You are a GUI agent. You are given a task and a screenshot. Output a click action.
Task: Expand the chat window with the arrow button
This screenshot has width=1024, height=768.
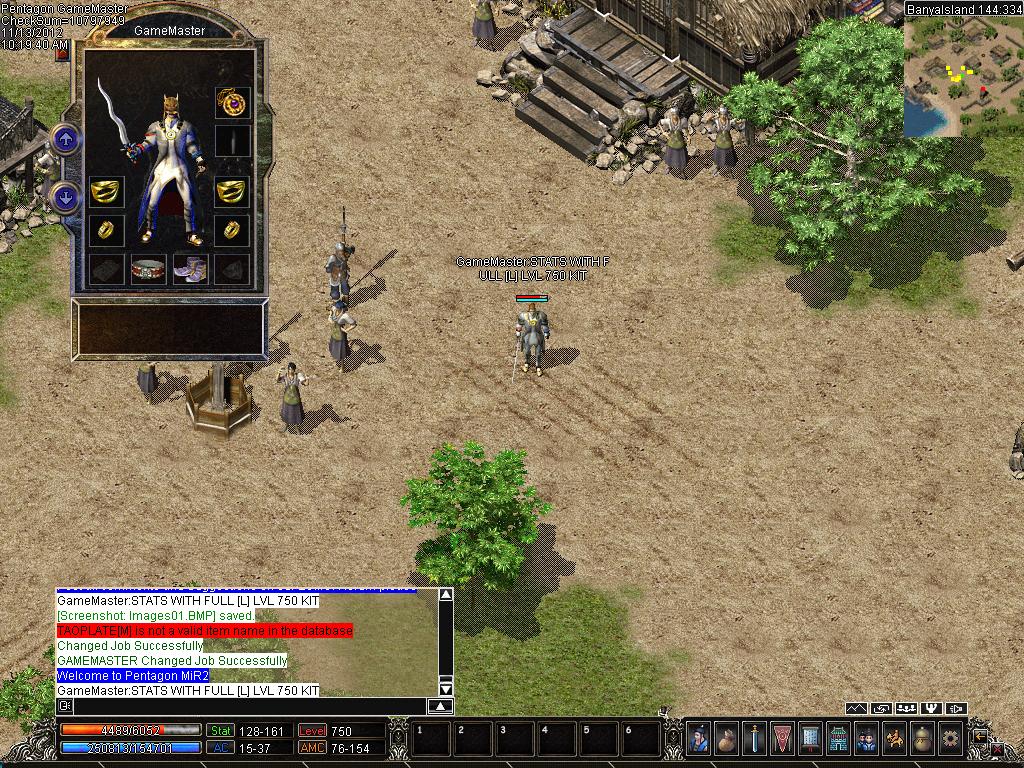[x=441, y=706]
